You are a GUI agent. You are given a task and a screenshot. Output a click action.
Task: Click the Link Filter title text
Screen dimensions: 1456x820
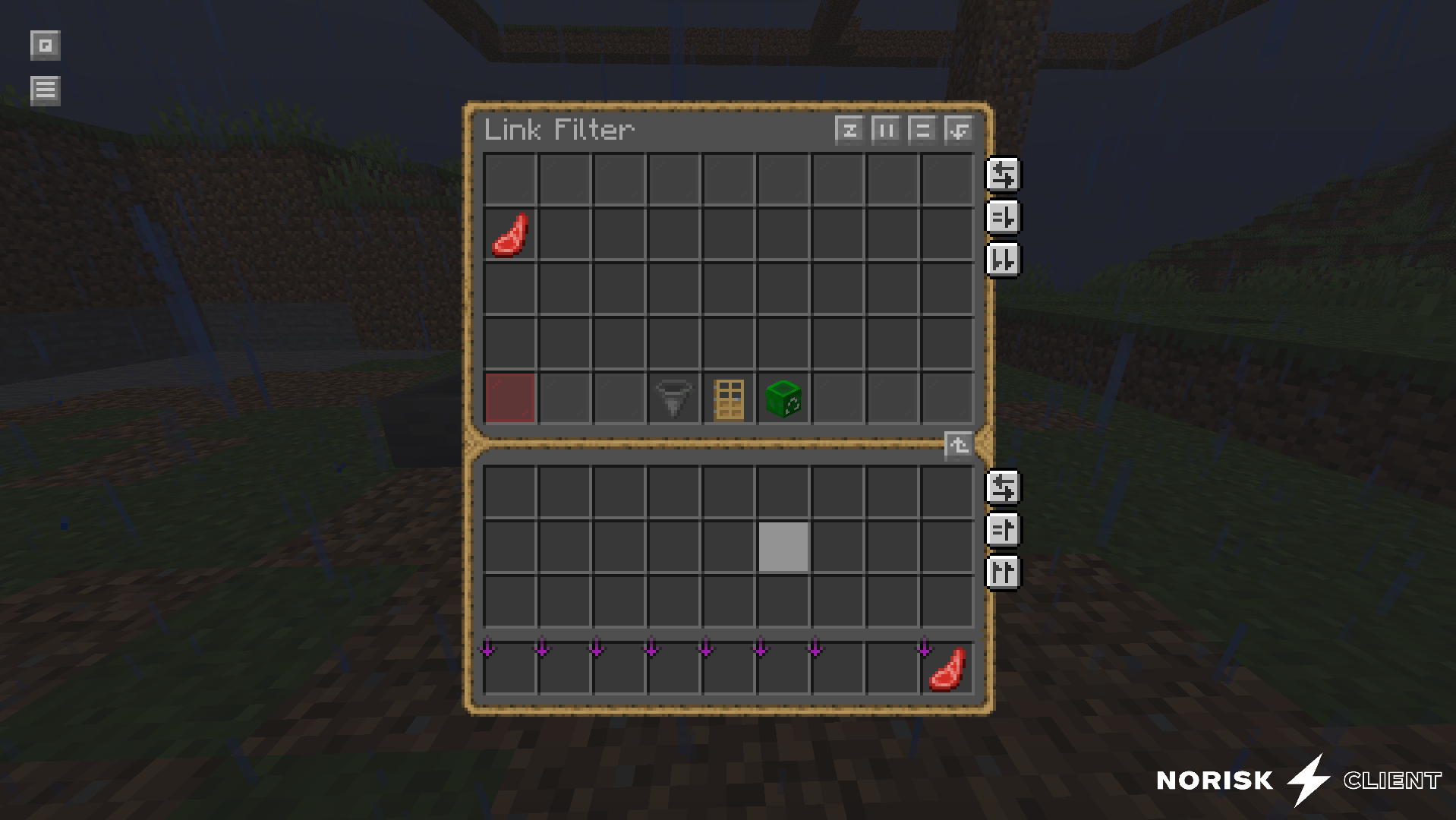559,130
